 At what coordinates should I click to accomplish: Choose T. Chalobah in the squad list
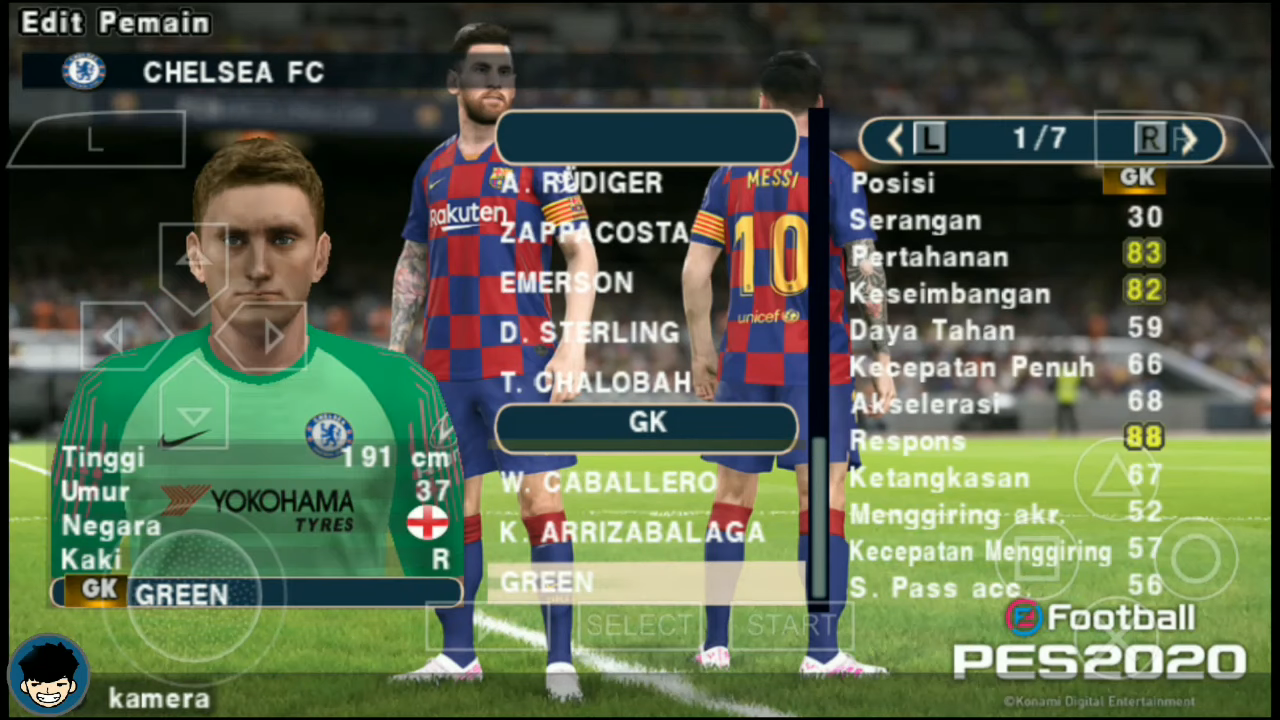[595, 382]
